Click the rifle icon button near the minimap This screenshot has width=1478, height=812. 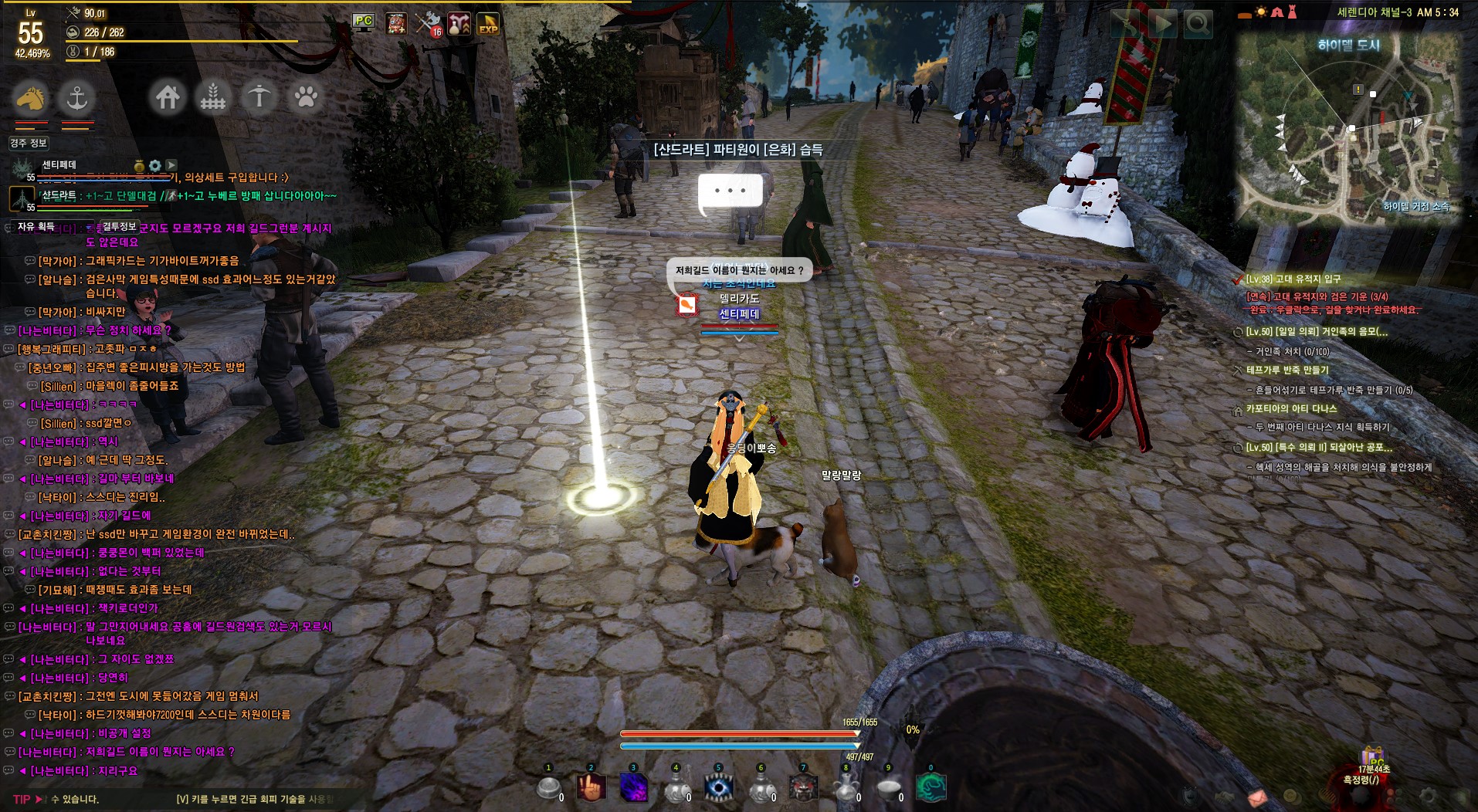coord(1124,25)
